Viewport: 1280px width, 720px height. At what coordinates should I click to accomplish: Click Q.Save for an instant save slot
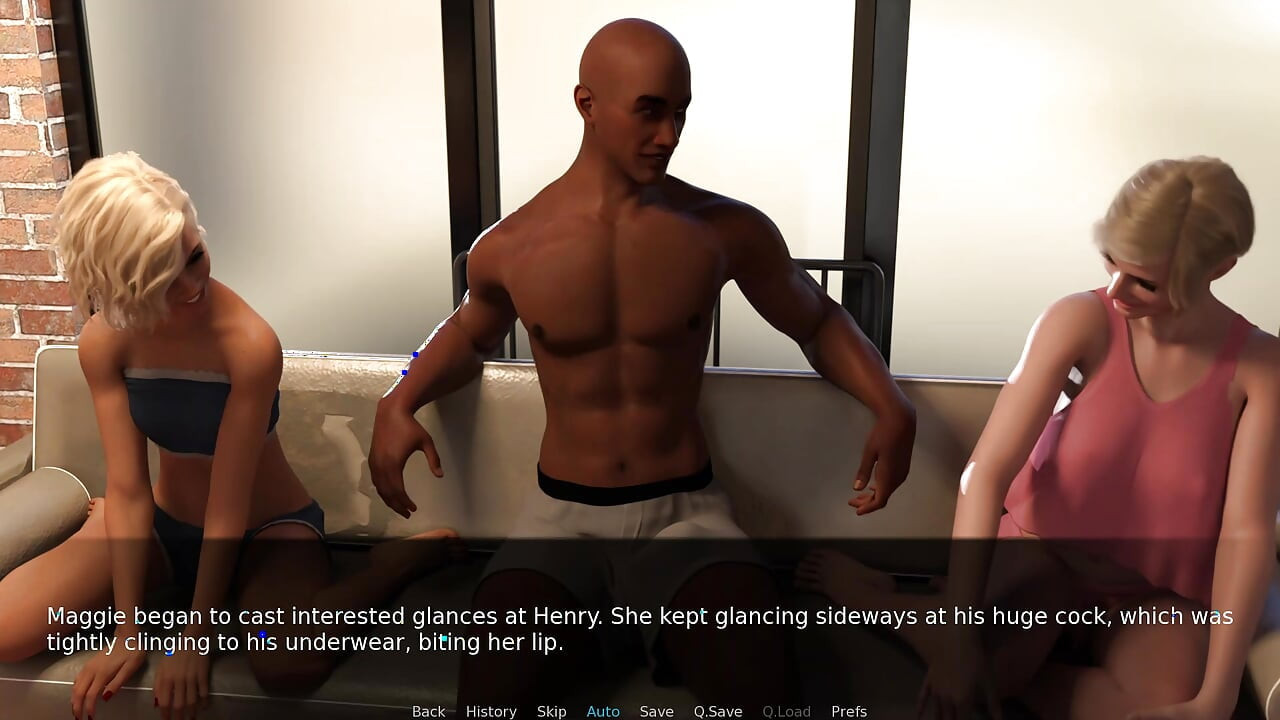coord(717,711)
